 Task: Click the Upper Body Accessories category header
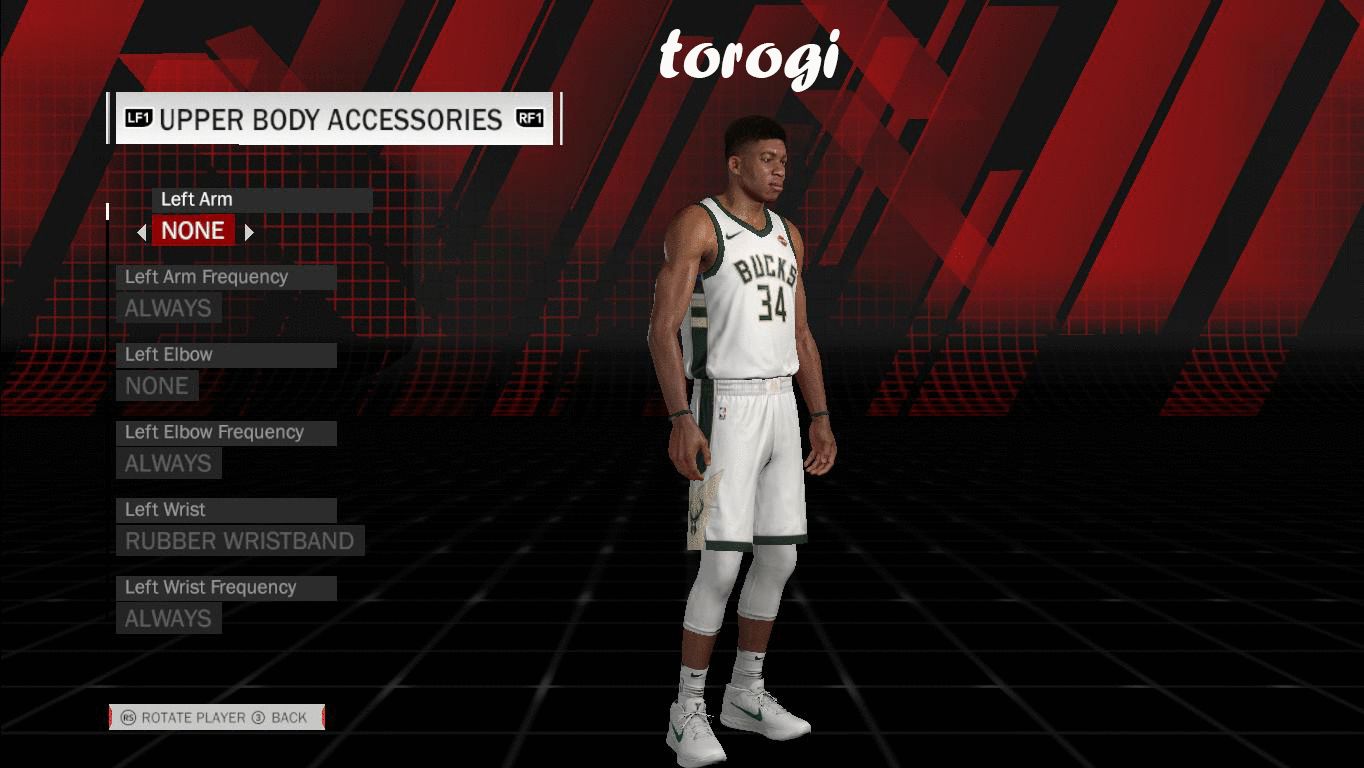coord(333,119)
